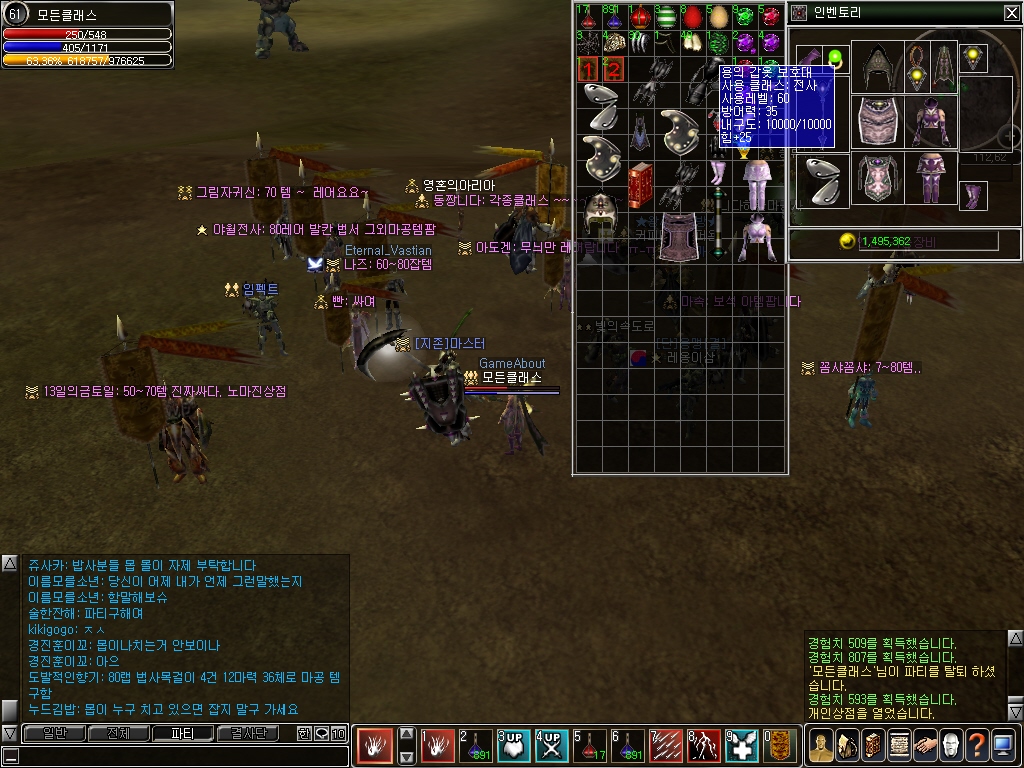Click the equipped helmet slot
Viewport: 1024px width, 768px height.
click(x=878, y=66)
